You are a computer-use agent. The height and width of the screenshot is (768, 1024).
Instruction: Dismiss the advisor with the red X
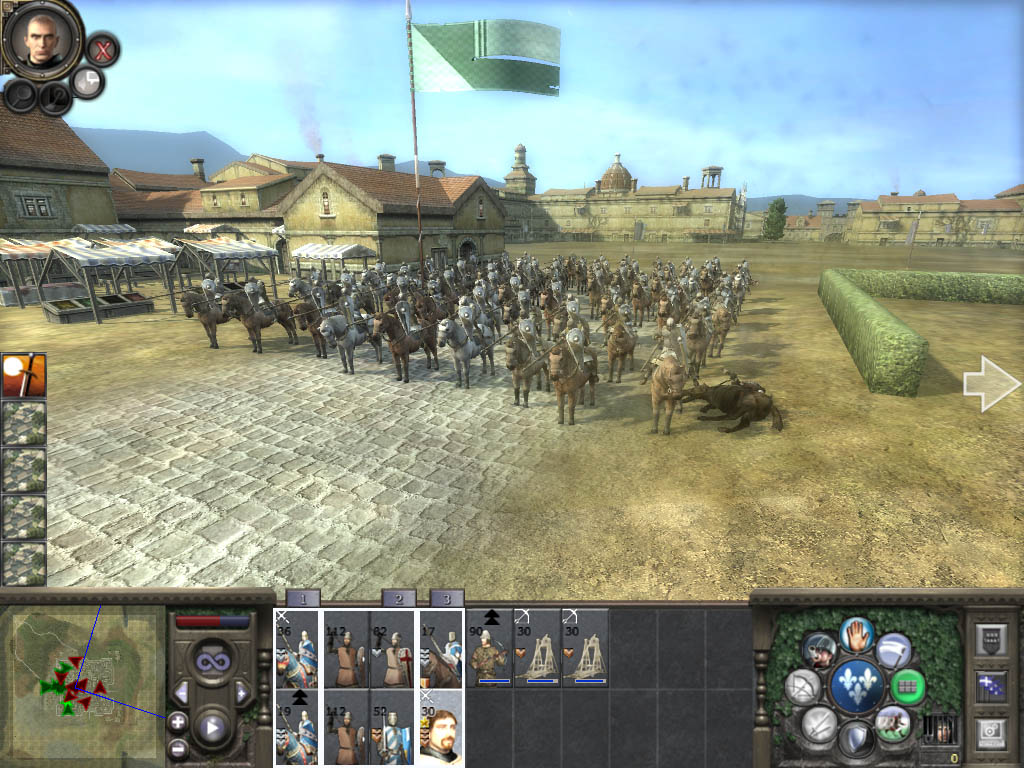101,48
